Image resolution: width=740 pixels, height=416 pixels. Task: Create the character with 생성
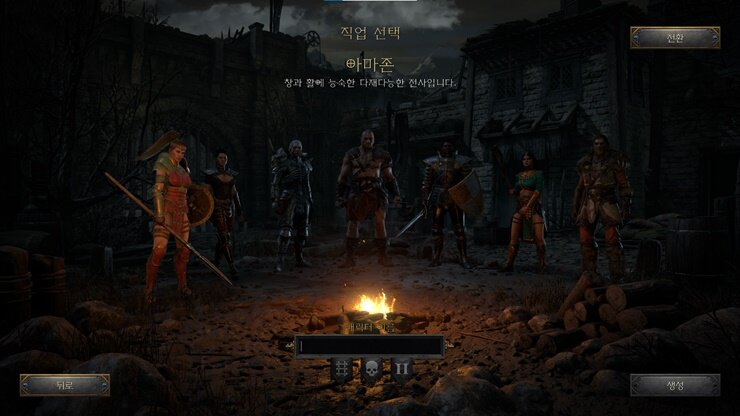(675, 384)
